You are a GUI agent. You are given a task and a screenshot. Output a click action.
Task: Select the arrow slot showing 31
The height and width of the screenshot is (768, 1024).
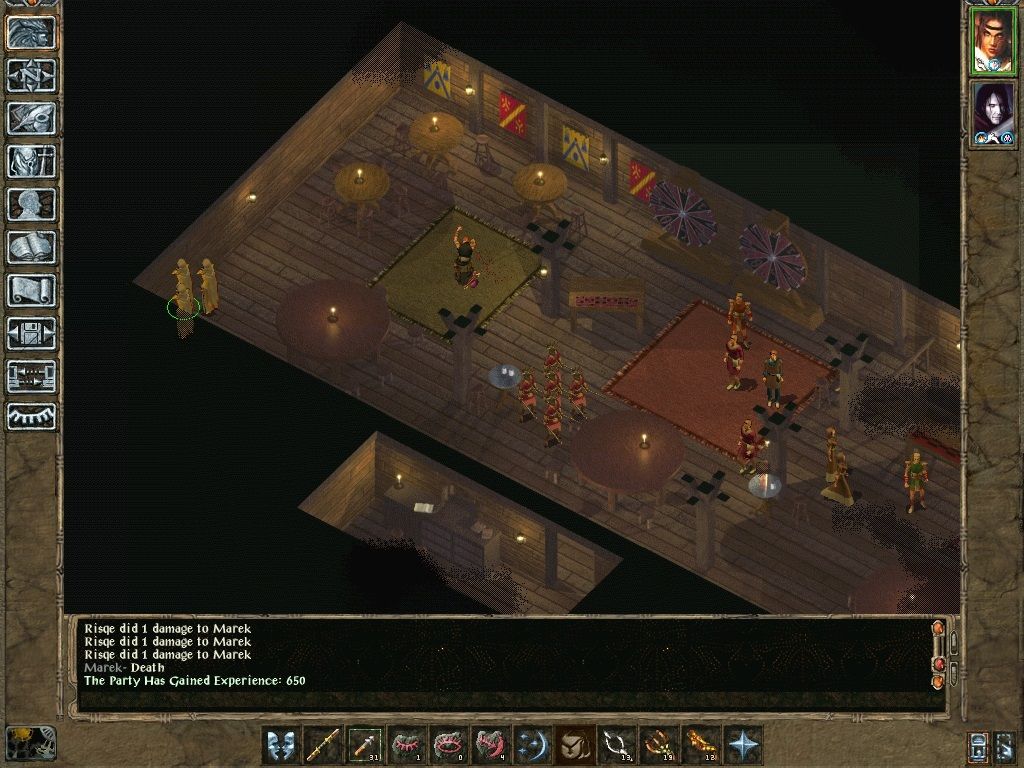(x=366, y=746)
